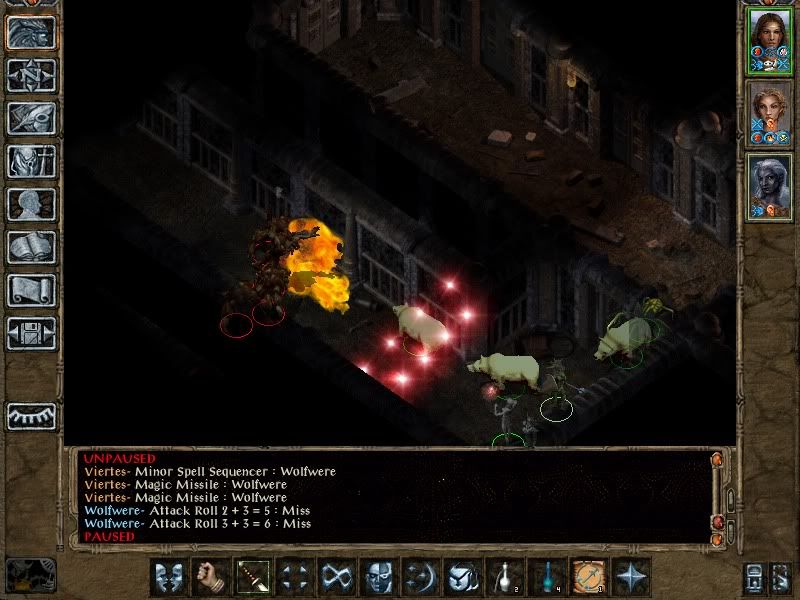This screenshot has width=800, height=600.
Task: Use the blue potion quick item
Action: (547, 577)
